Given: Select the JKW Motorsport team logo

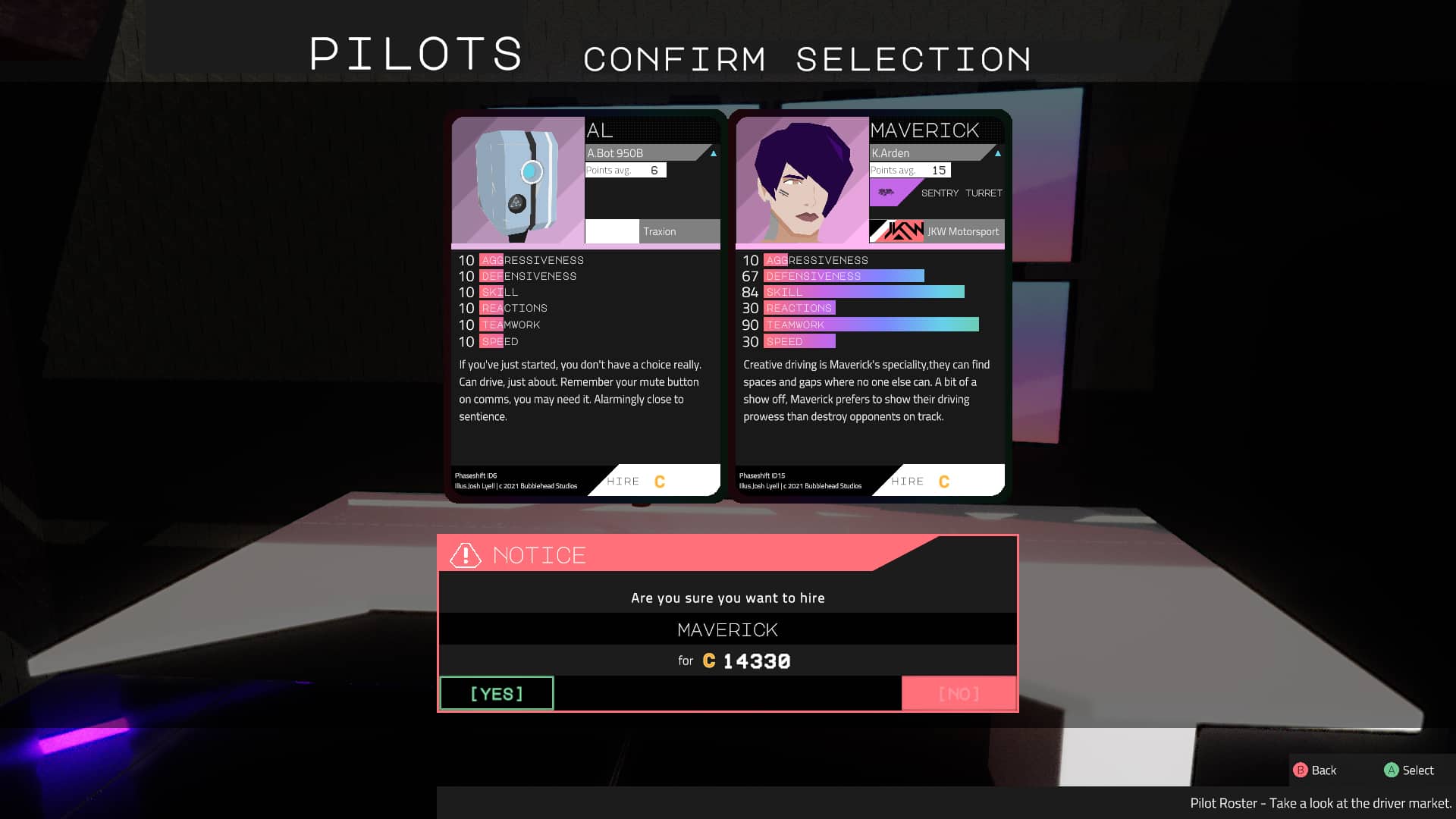Looking at the screenshot, I should 896,231.
